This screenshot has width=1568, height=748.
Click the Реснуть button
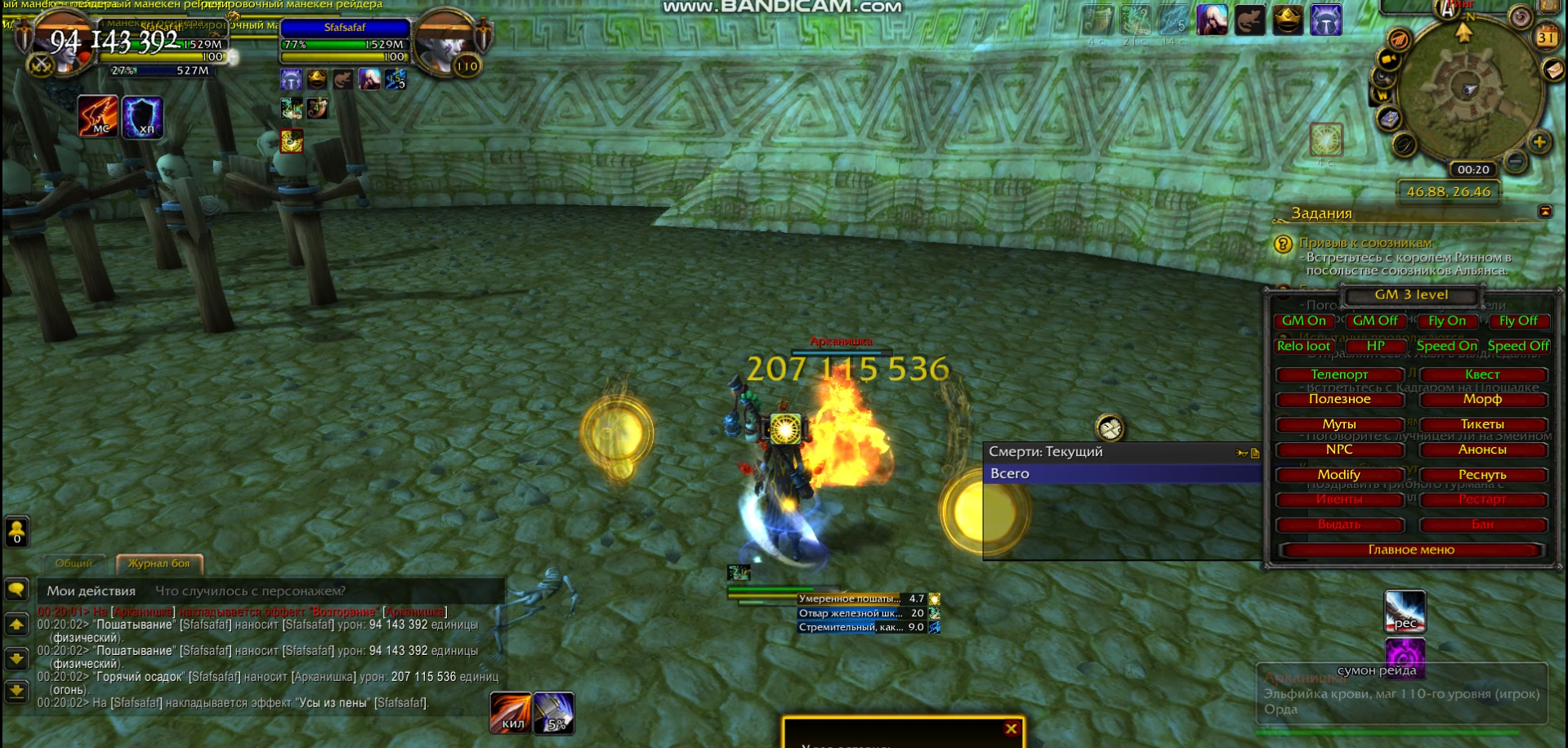pos(1482,475)
